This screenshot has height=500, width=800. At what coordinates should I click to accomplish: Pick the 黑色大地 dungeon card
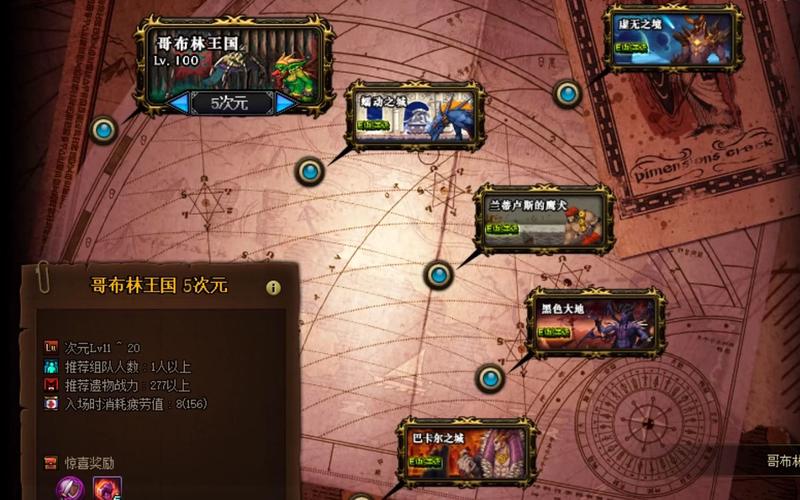pyautogui.click(x=596, y=324)
